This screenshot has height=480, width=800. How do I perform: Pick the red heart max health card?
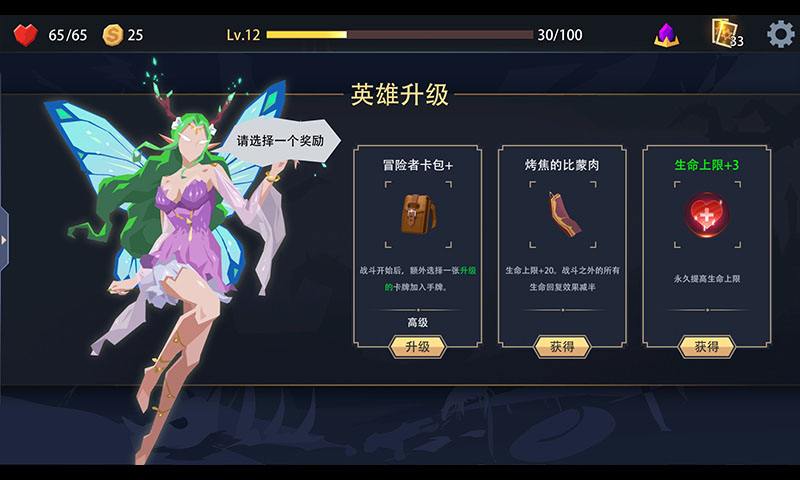click(706, 215)
